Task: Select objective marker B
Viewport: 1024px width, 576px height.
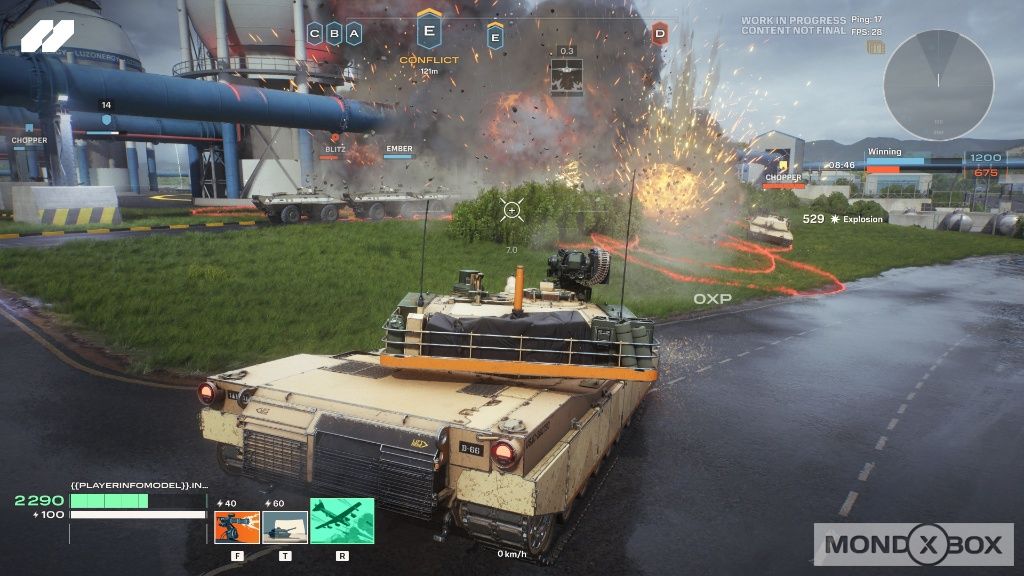Action: pos(334,33)
